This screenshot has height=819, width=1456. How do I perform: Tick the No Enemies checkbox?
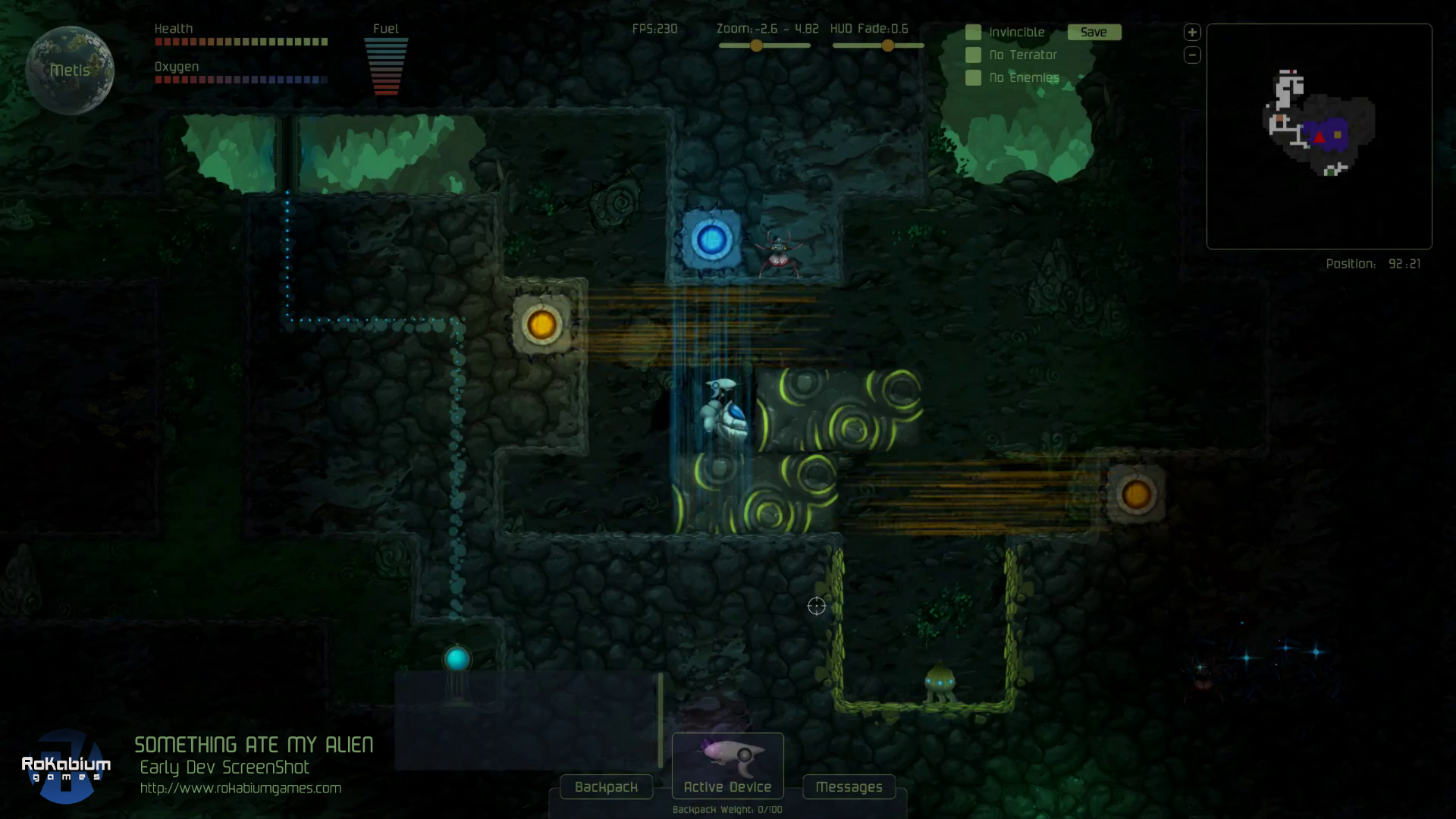coord(973,78)
